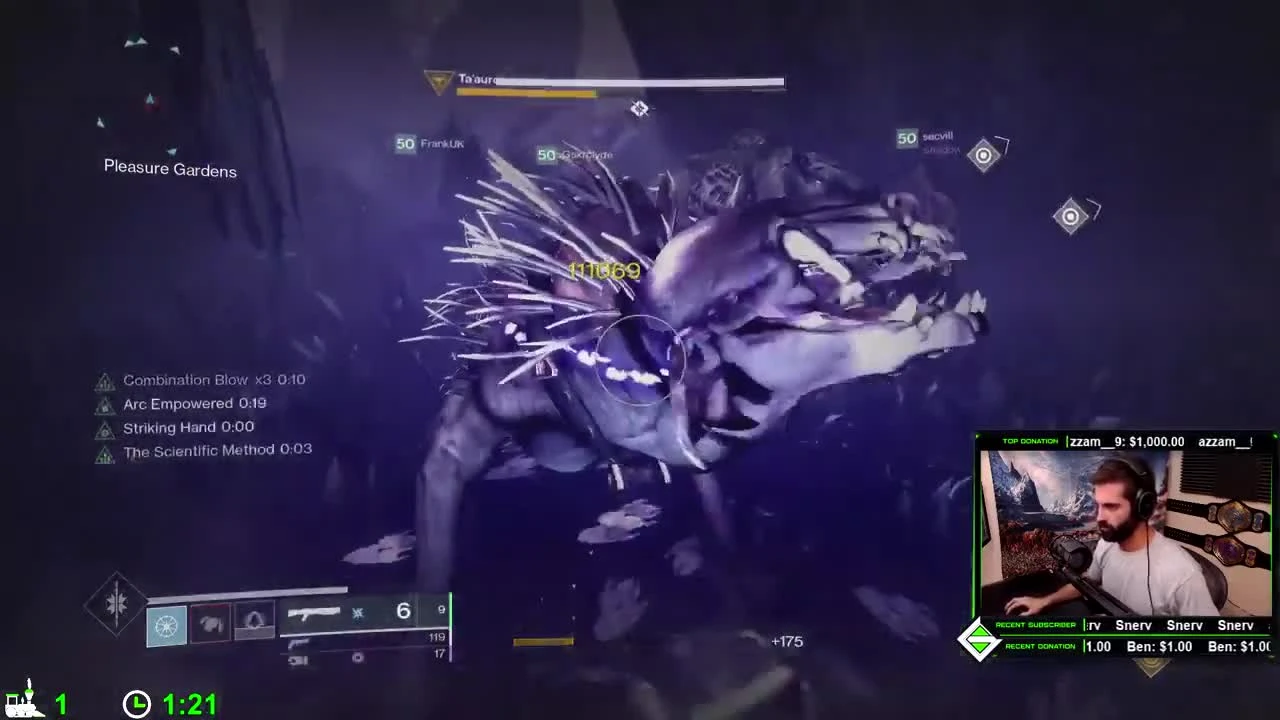Select the highlighted wheel ability square
Image resolution: width=1280 pixels, height=720 pixels.
(x=165, y=624)
